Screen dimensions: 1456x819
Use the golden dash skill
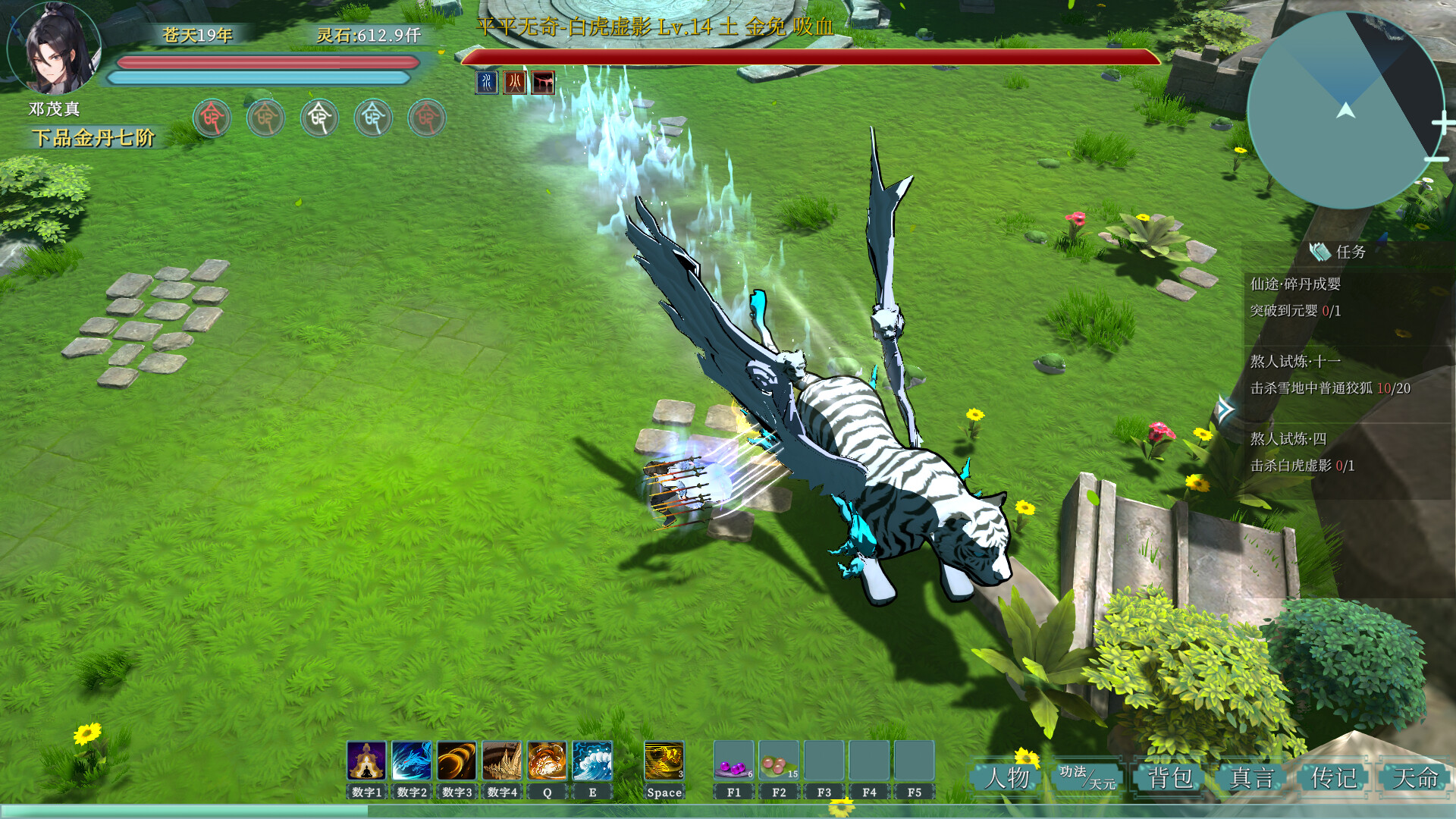tap(664, 761)
